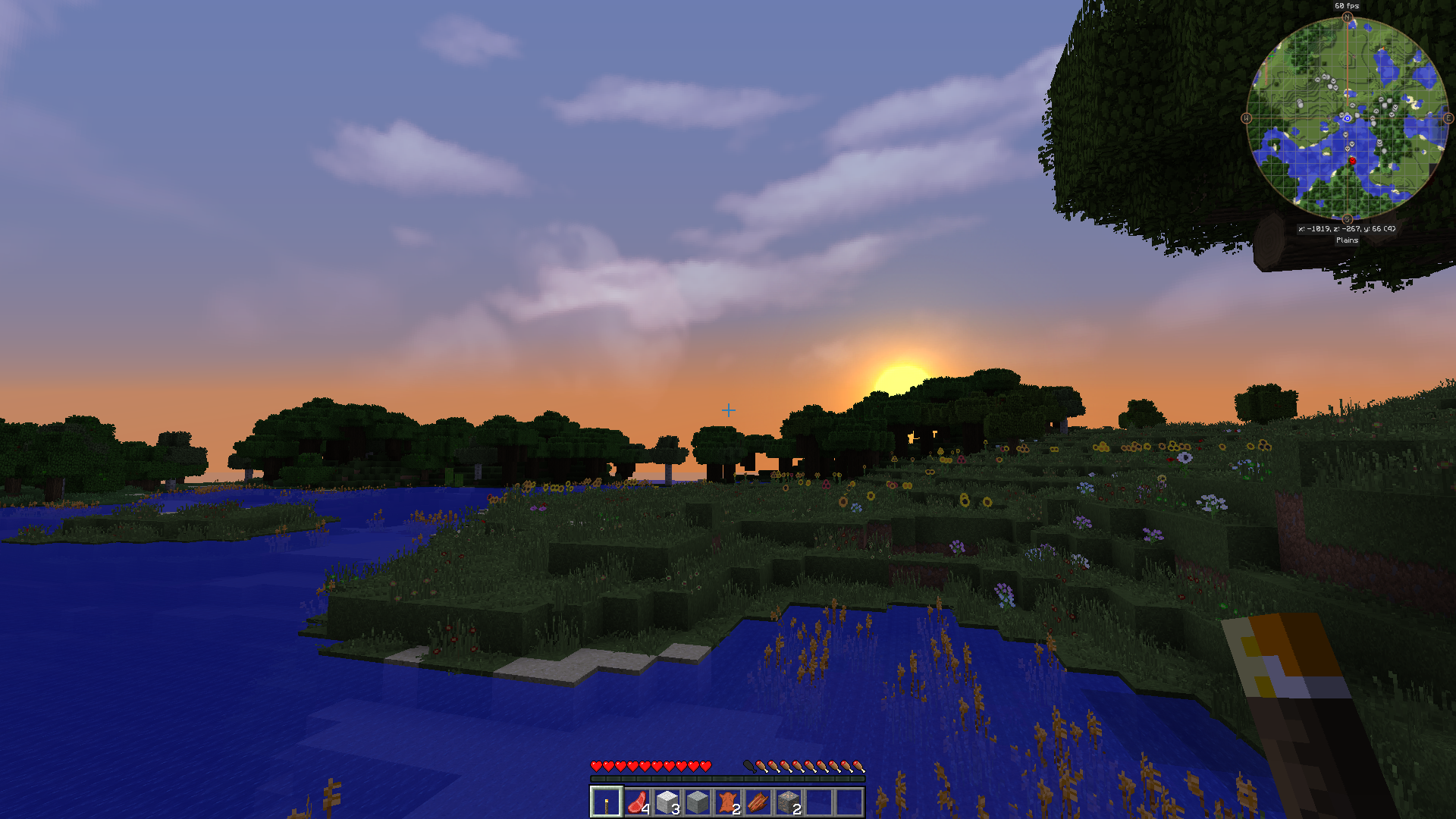Click the 60 fps counter above minimap
Viewport: 1456px width, 819px height.
tap(1348, 6)
